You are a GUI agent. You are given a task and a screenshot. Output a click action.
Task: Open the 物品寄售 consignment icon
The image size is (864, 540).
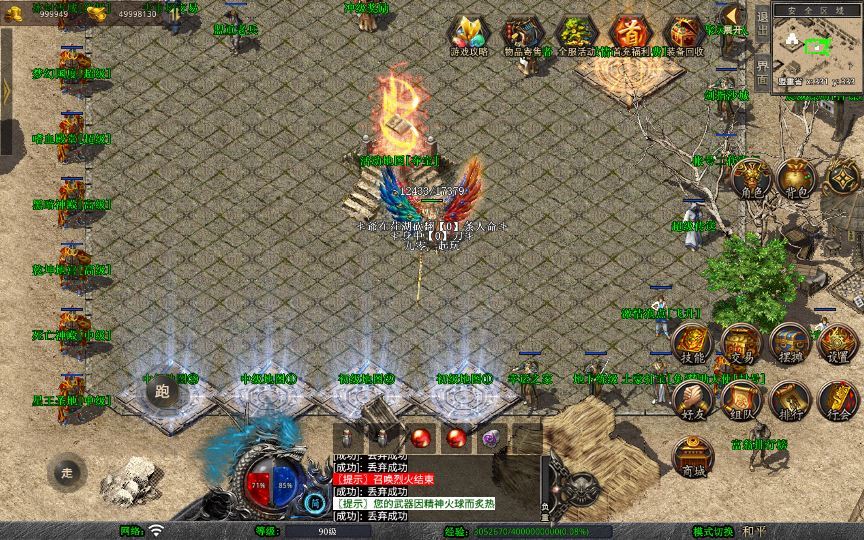[x=520, y=36]
